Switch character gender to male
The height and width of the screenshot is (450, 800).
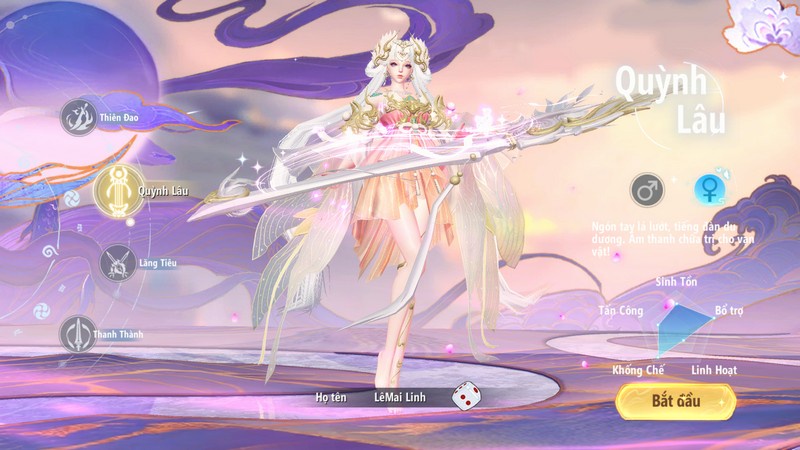(646, 188)
